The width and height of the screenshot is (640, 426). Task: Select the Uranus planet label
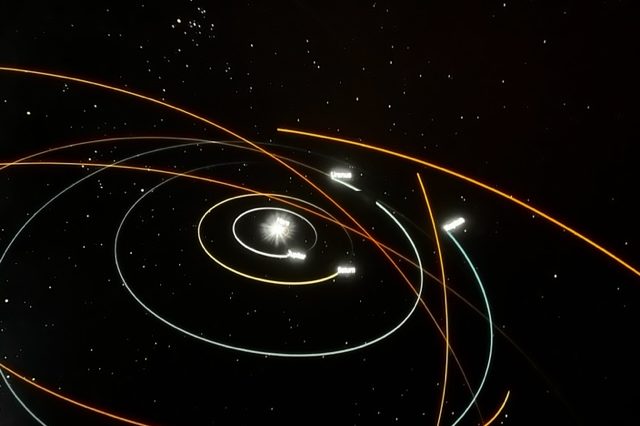[340, 174]
